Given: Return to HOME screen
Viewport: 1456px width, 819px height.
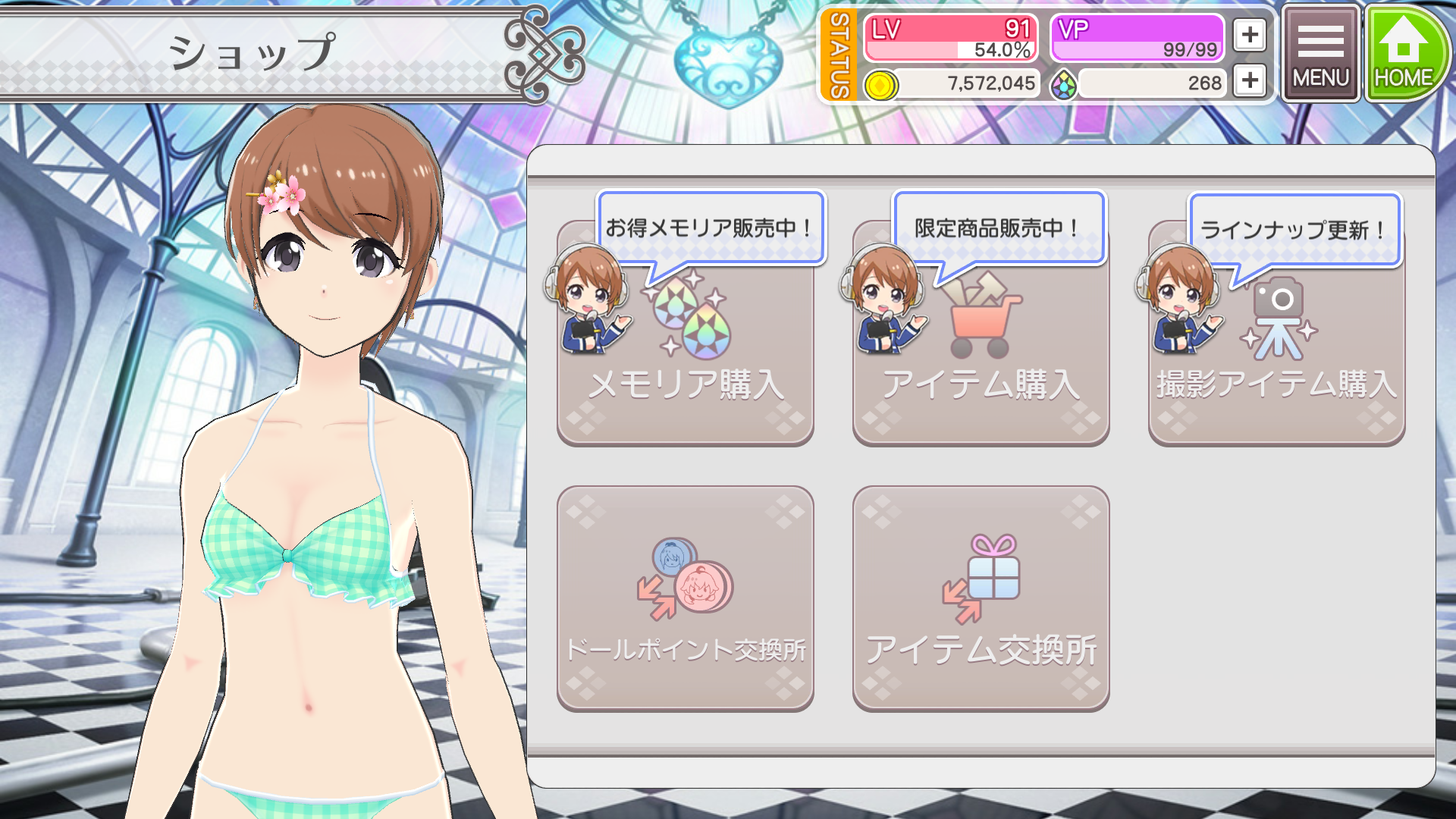Looking at the screenshot, I should coord(1404,55).
